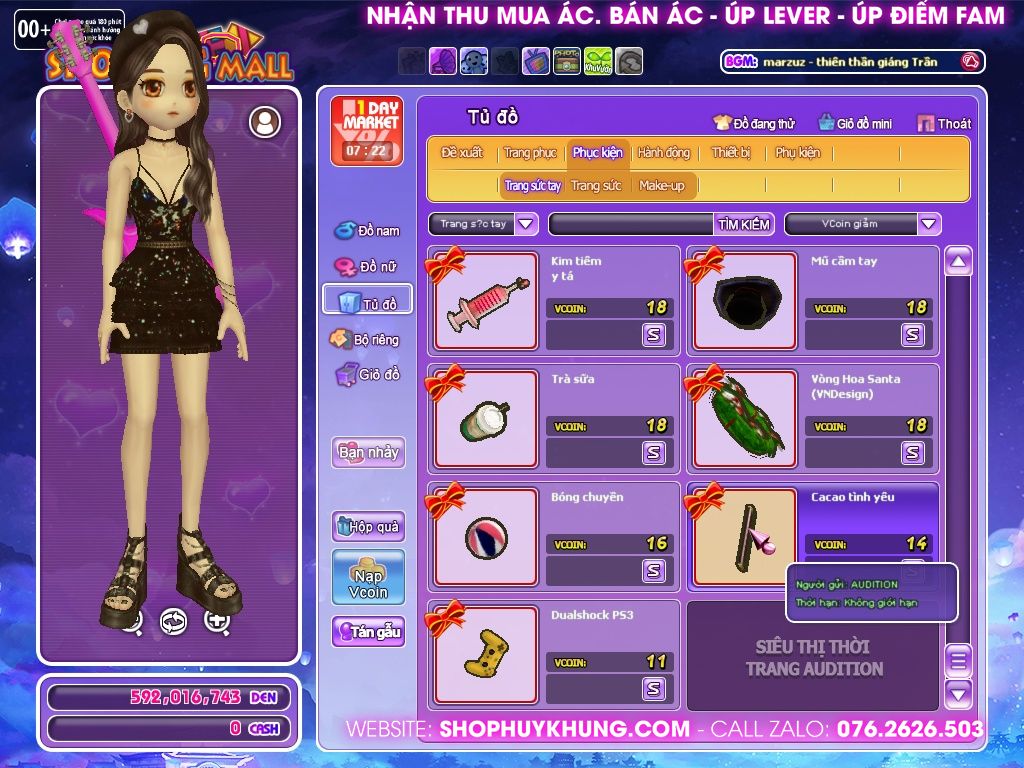Choose the Make-up sub-tab
The image size is (1024, 768).
(x=662, y=186)
